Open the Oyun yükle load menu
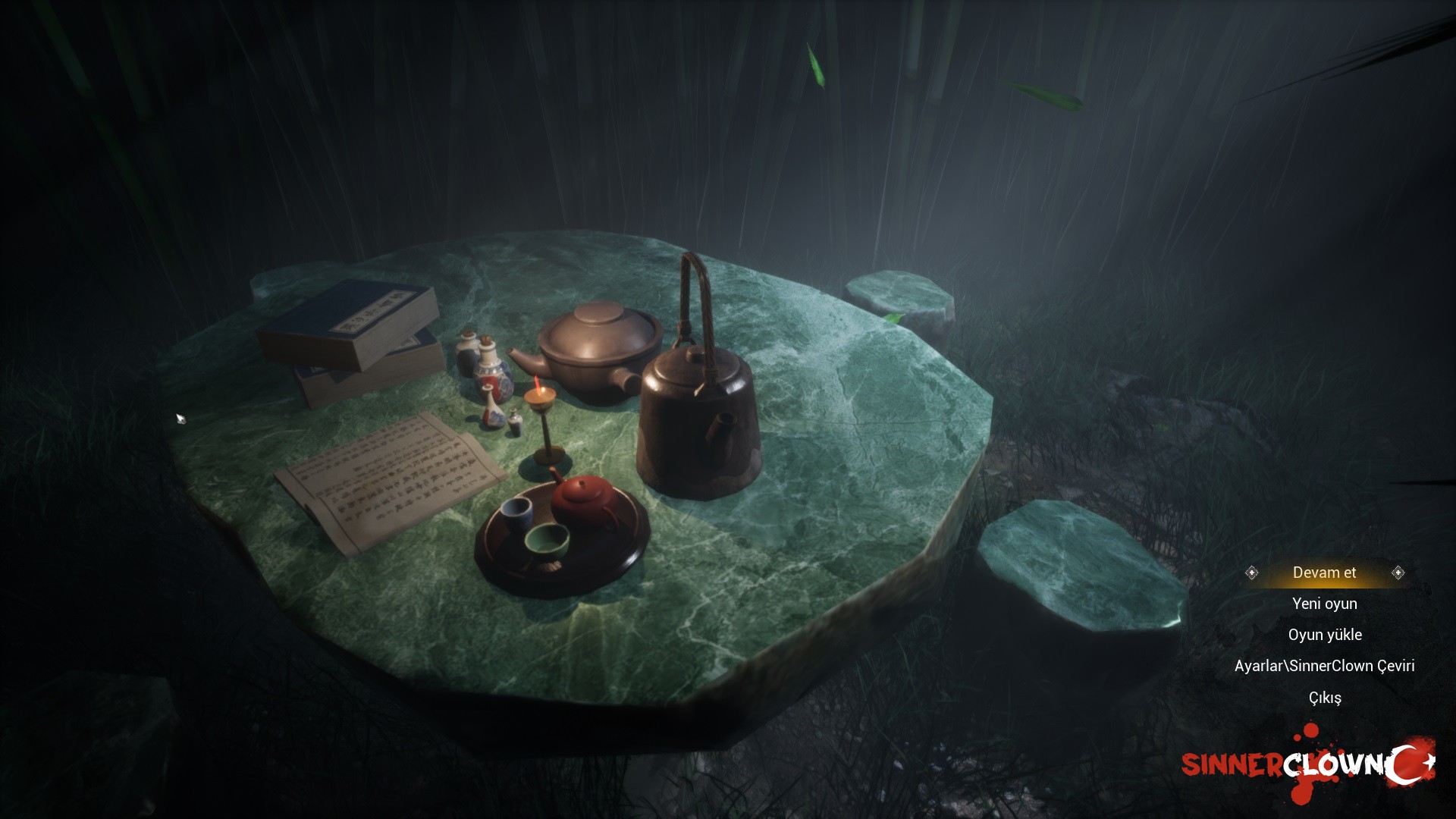 [1324, 635]
